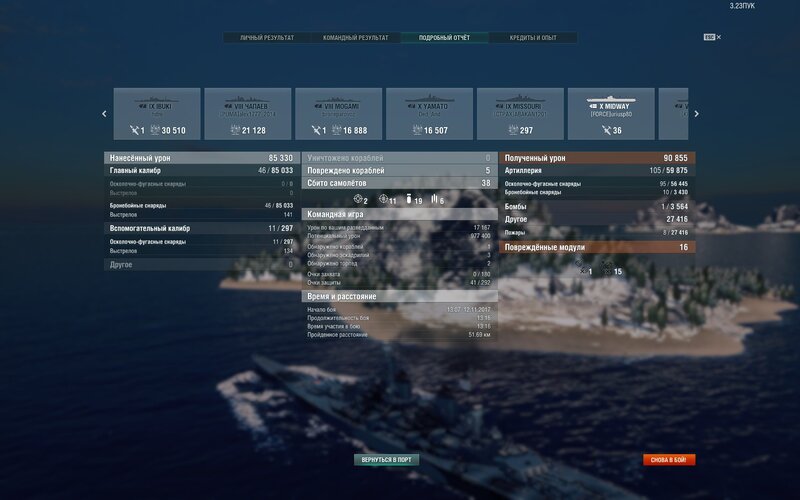Select the IX Ibuki ship card
800x500 pixels.
pos(157,114)
